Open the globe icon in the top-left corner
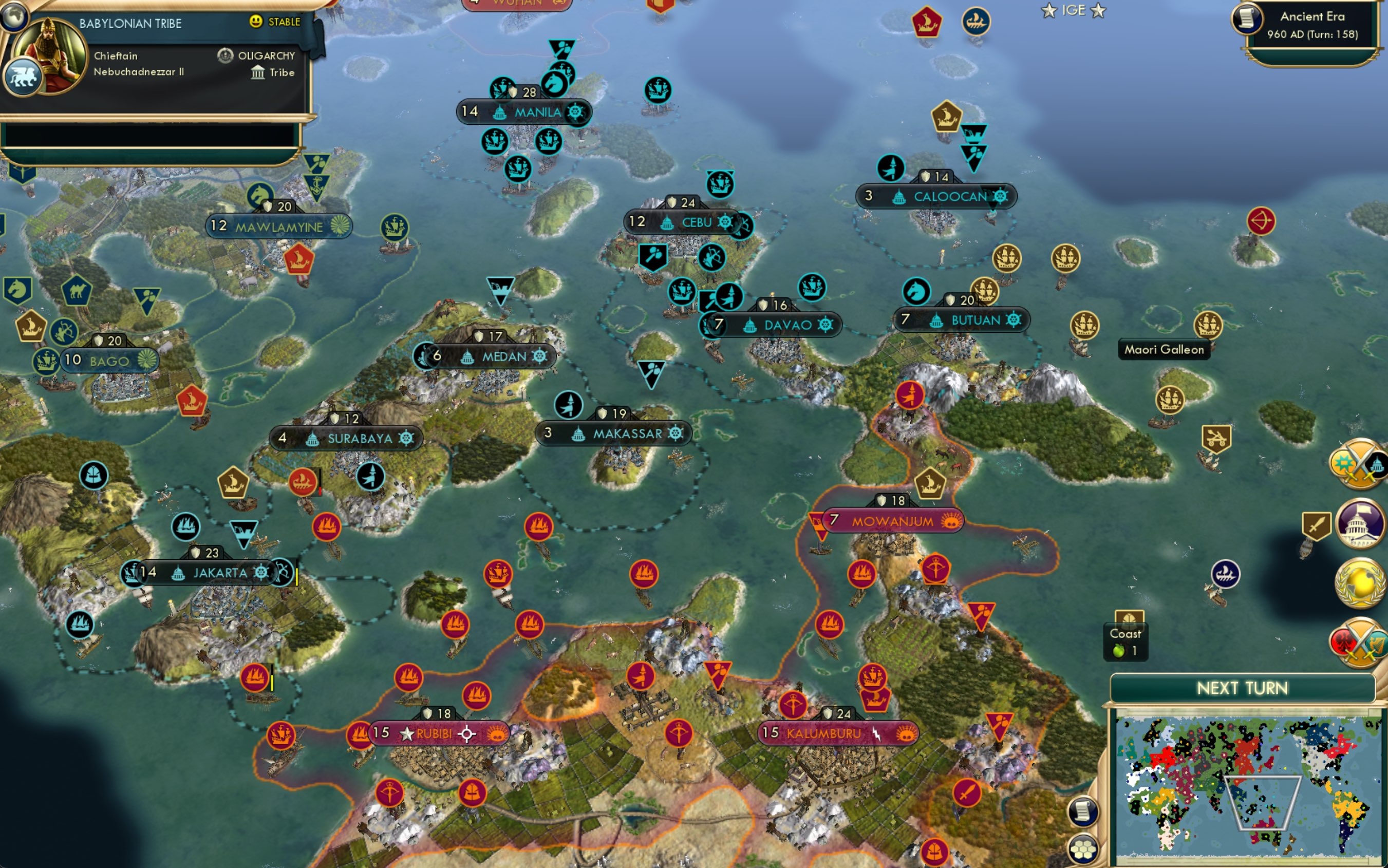 click(x=13, y=15)
